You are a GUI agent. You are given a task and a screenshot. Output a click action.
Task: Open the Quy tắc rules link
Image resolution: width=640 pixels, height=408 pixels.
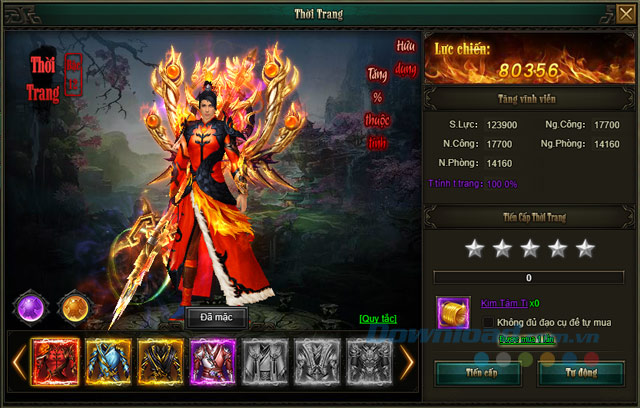[x=378, y=319]
